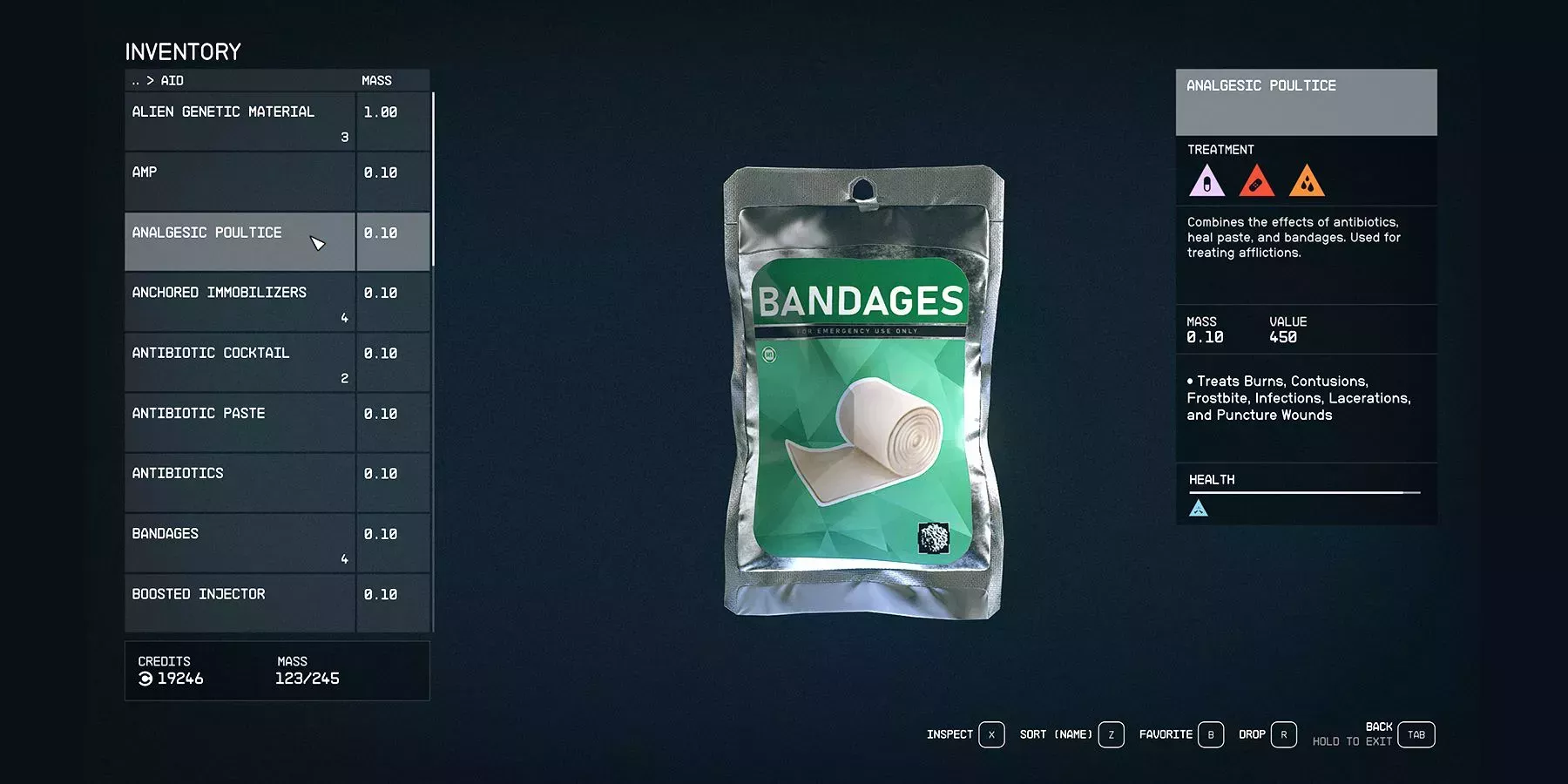Screen dimensions: 1568x784
Task: Mark the item with Favorite
Action: coord(1210,735)
